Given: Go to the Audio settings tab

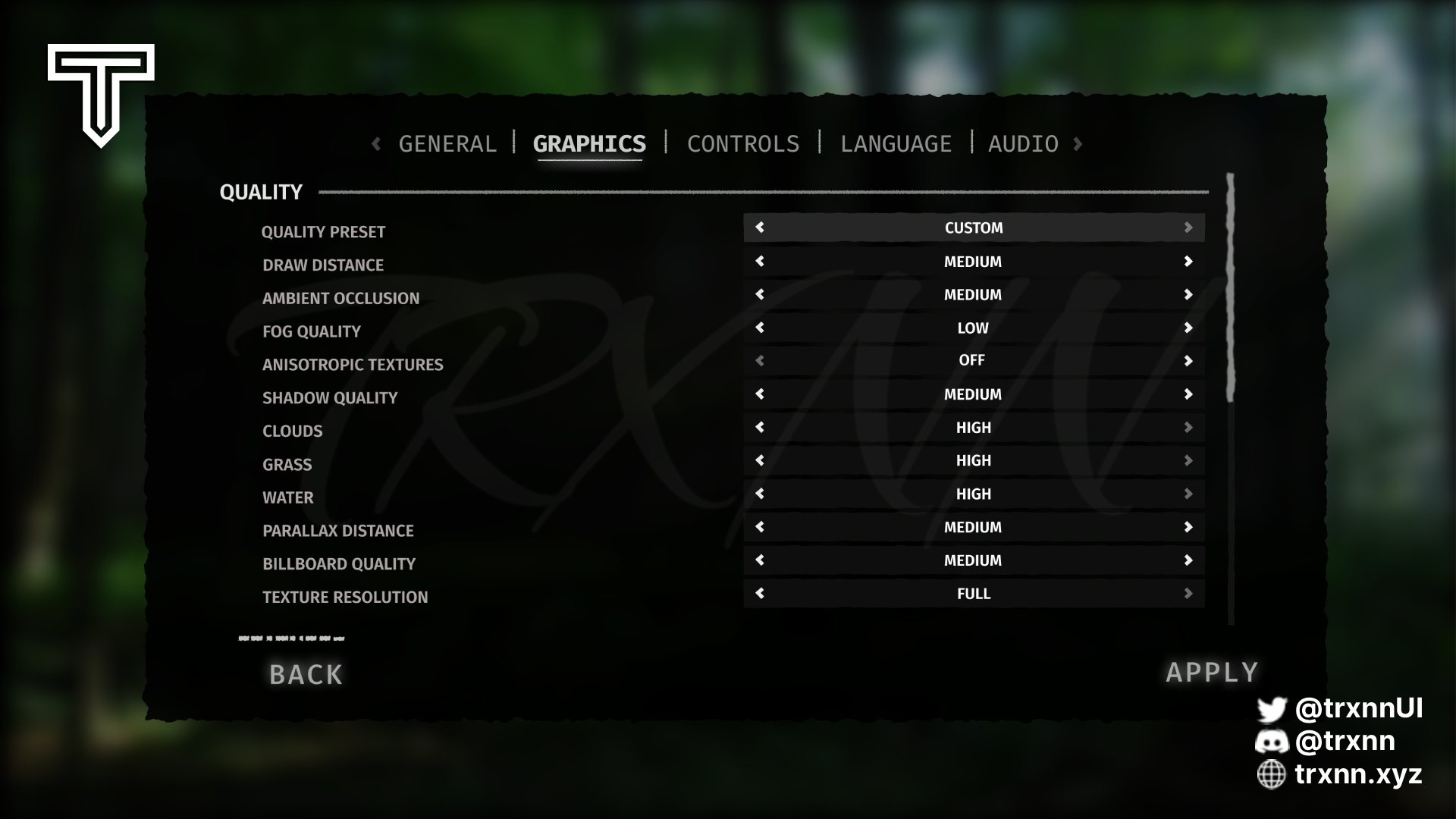Looking at the screenshot, I should (x=1023, y=143).
